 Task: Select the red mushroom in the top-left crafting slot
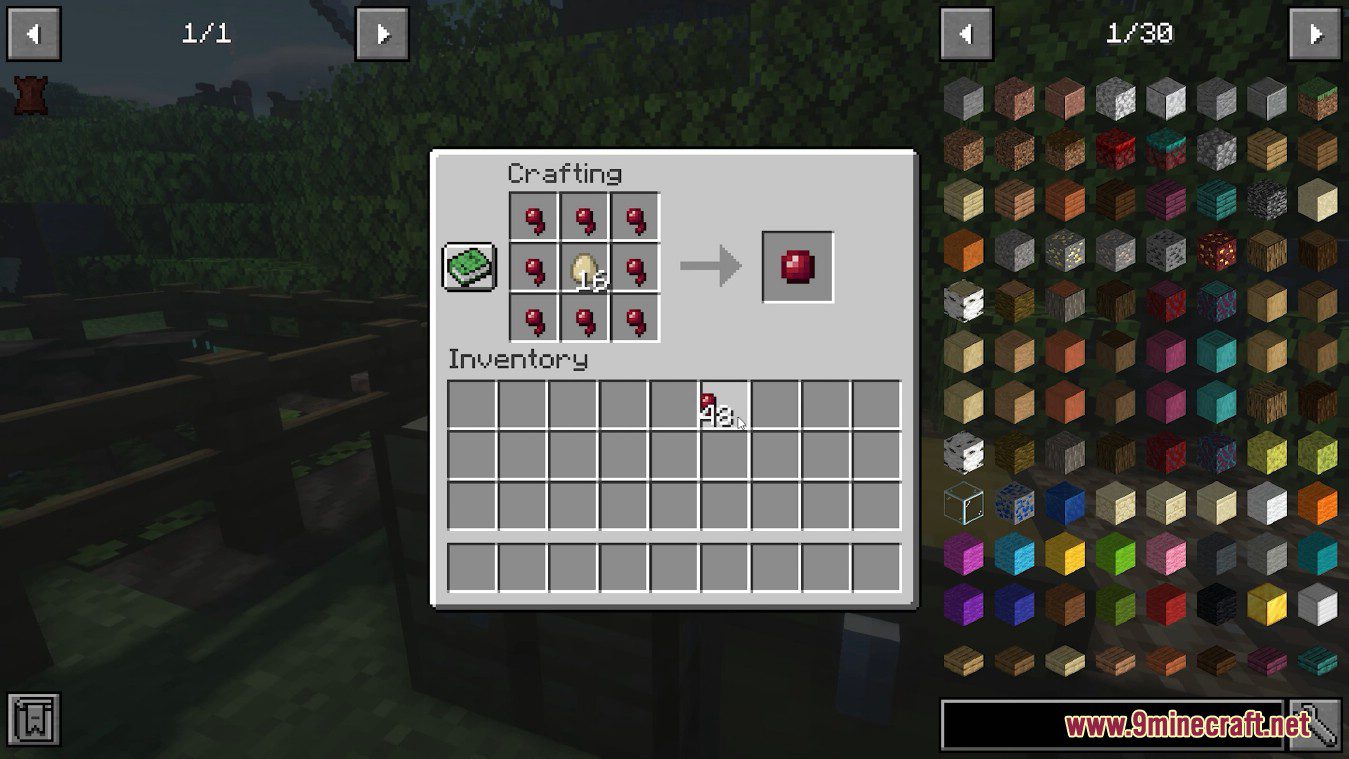[532, 217]
